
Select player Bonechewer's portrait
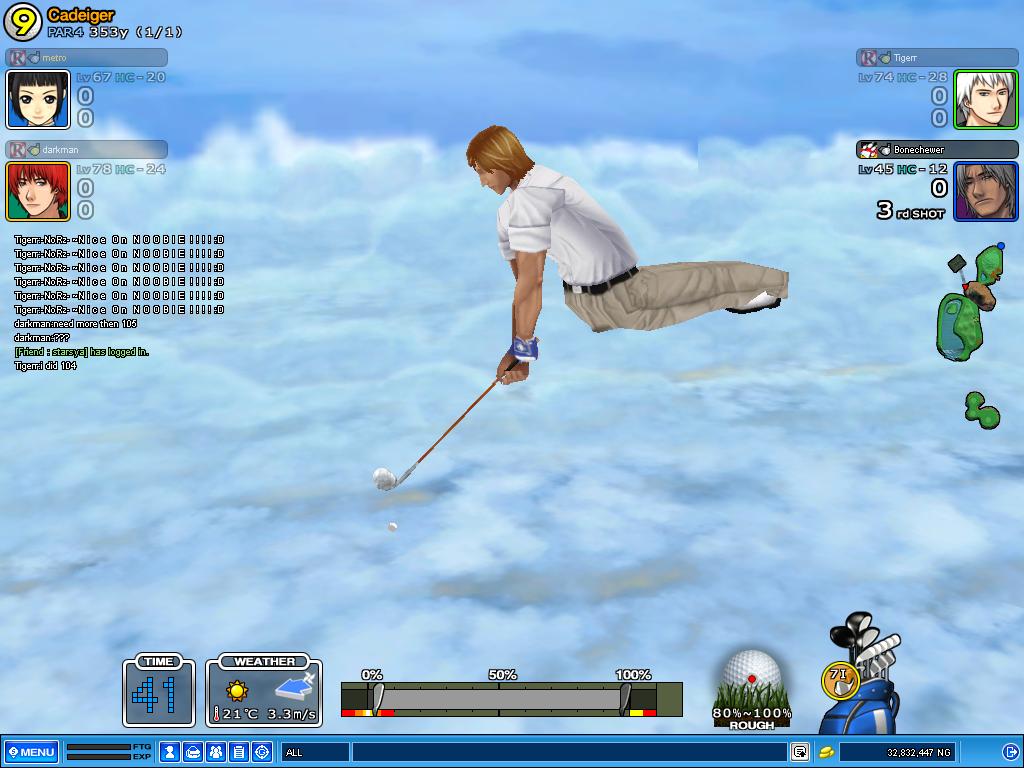click(x=985, y=191)
